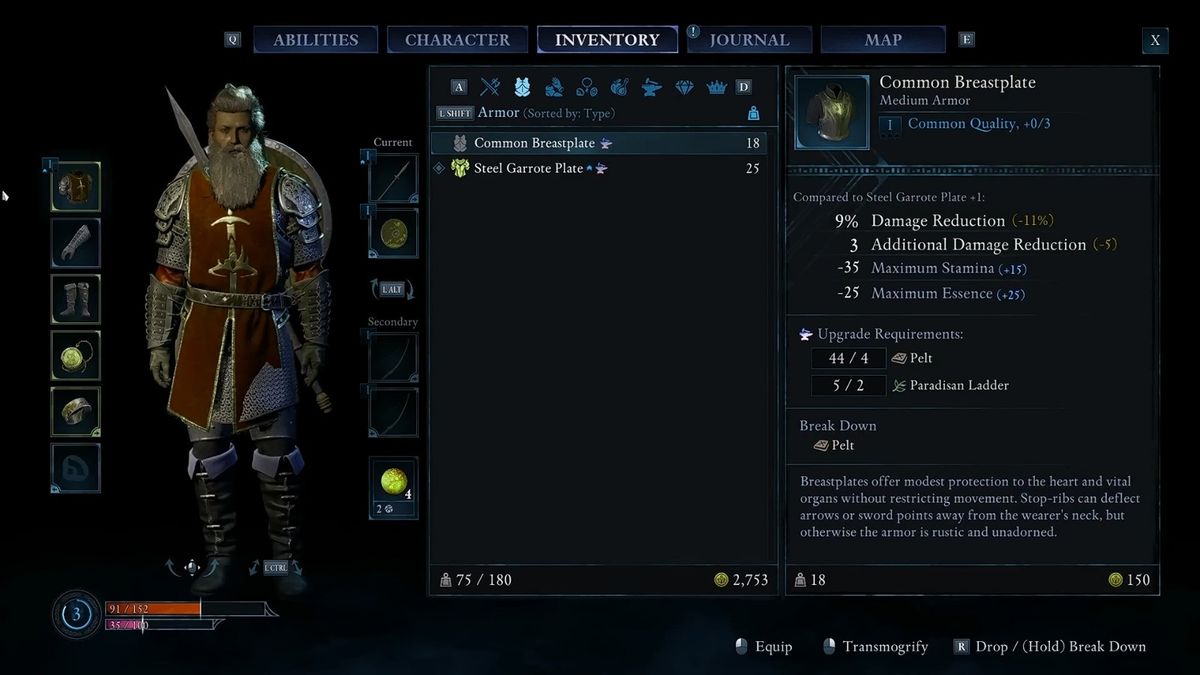Image resolution: width=1200 pixels, height=675 pixels.
Task: Switch to the Abilities tab
Action: click(315, 40)
